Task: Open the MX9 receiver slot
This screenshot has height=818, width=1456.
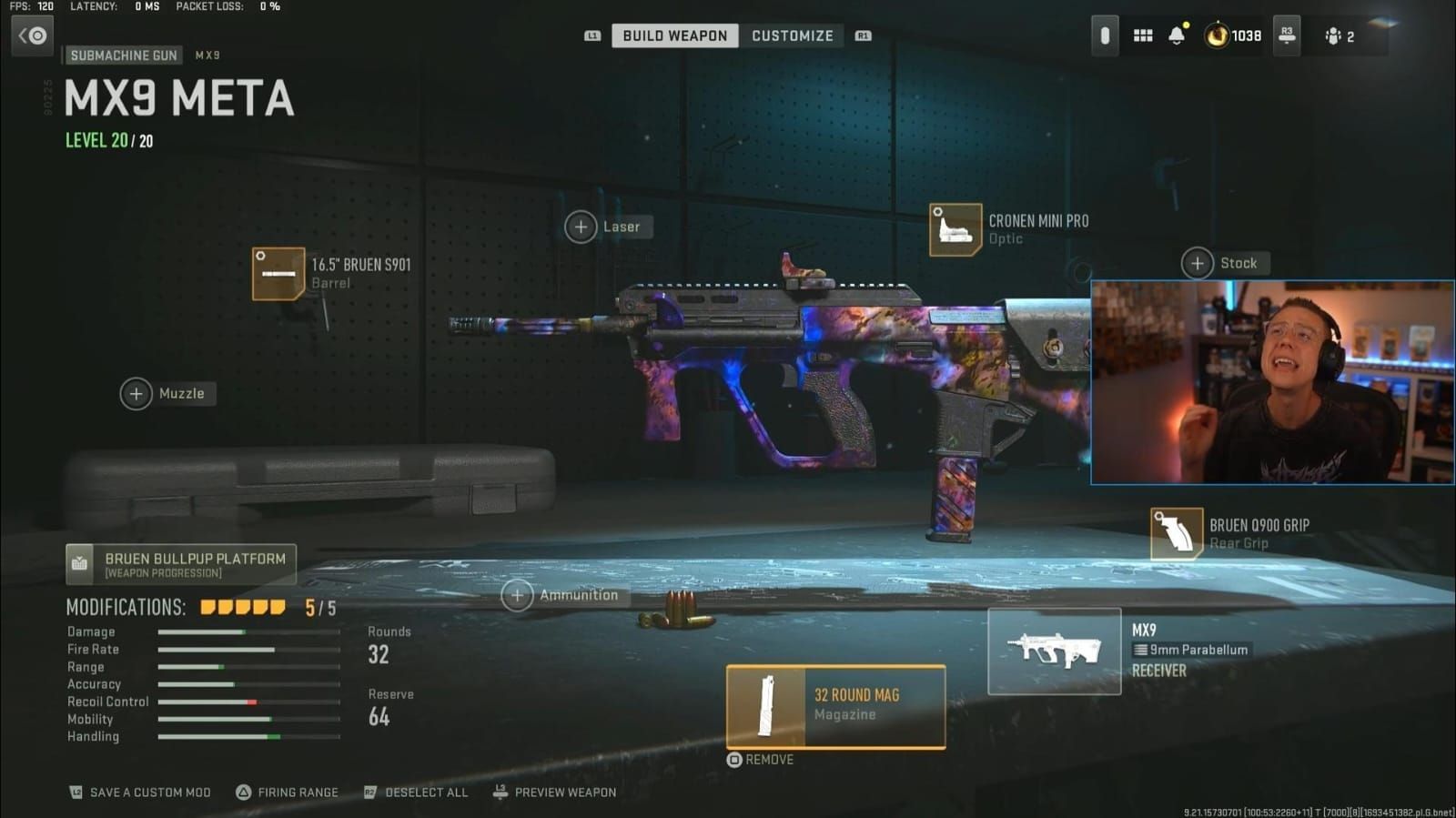Action: click(x=1054, y=650)
